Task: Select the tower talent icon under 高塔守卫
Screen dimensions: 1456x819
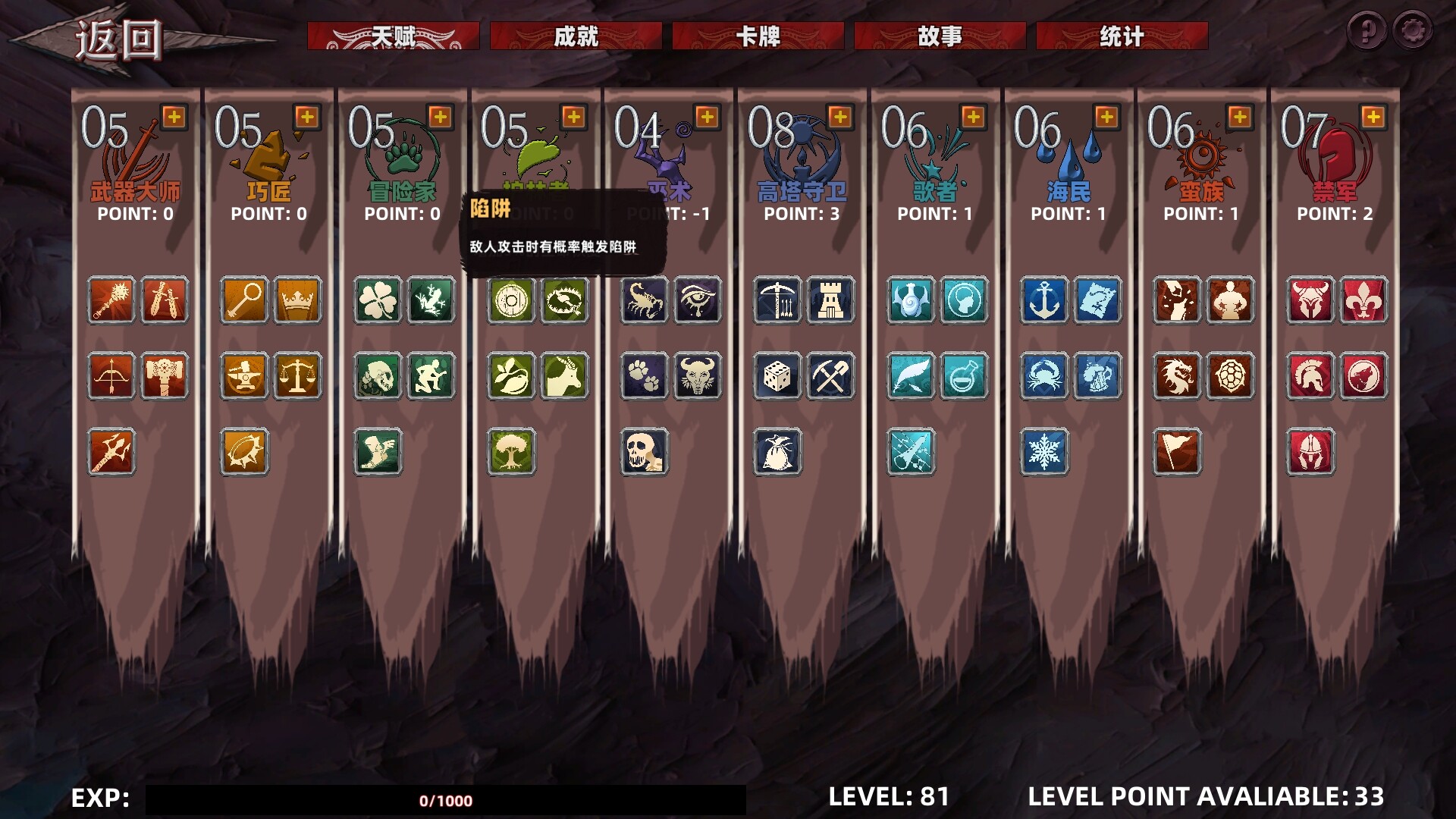Action: [x=830, y=300]
